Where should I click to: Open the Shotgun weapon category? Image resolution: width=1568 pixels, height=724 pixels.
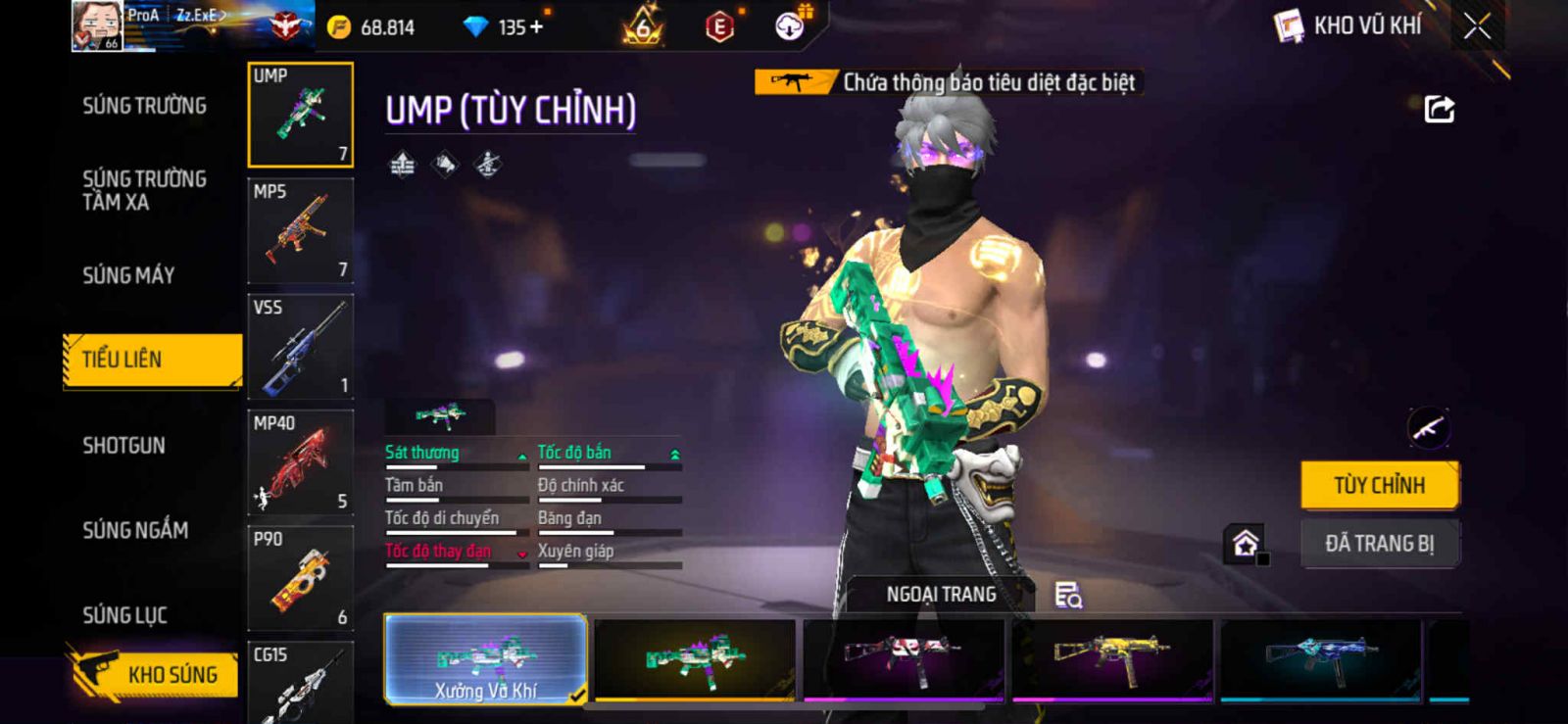coord(123,446)
